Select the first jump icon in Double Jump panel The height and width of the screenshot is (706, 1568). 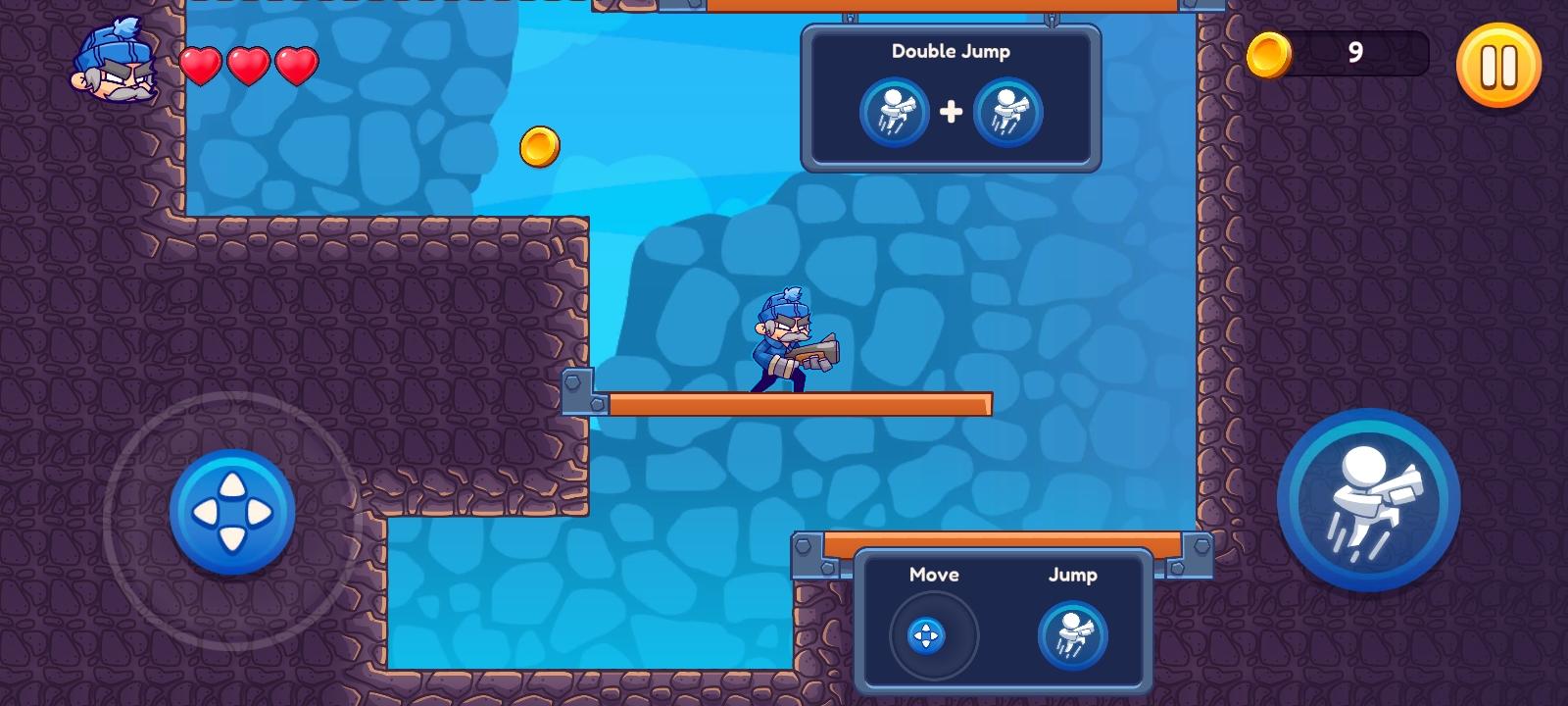(893, 112)
